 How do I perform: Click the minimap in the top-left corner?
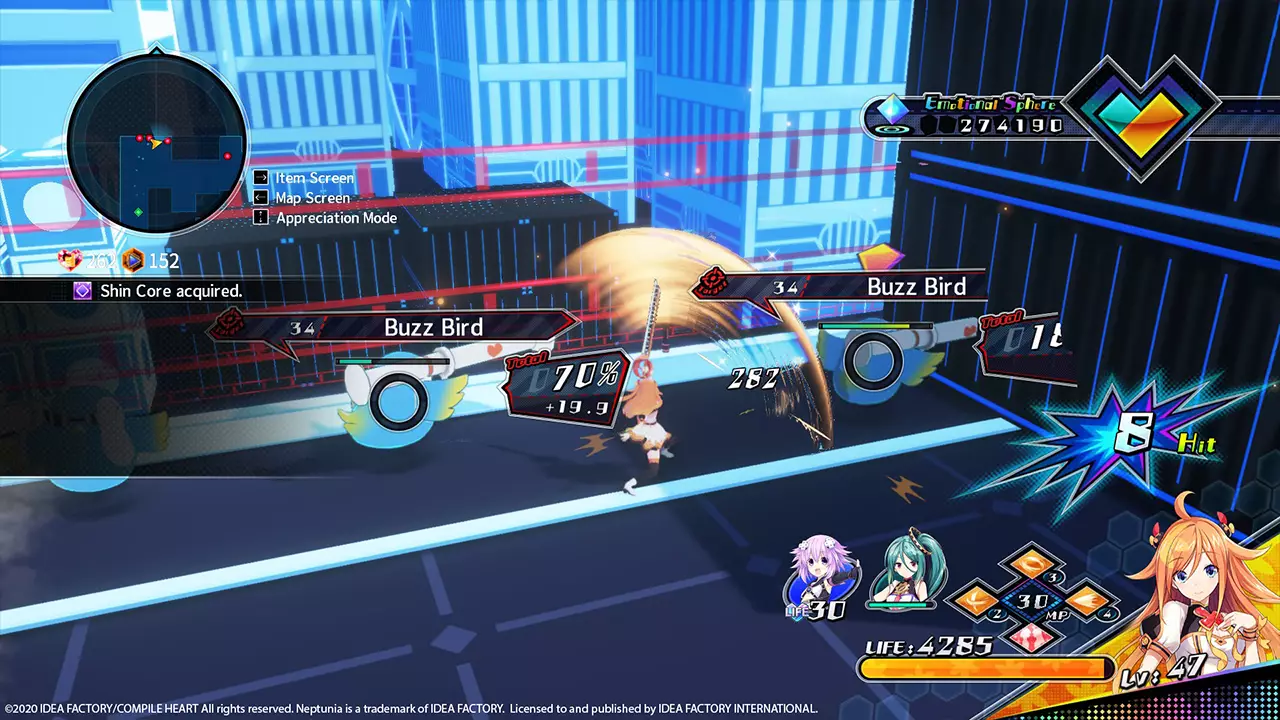[x=155, y=140]
